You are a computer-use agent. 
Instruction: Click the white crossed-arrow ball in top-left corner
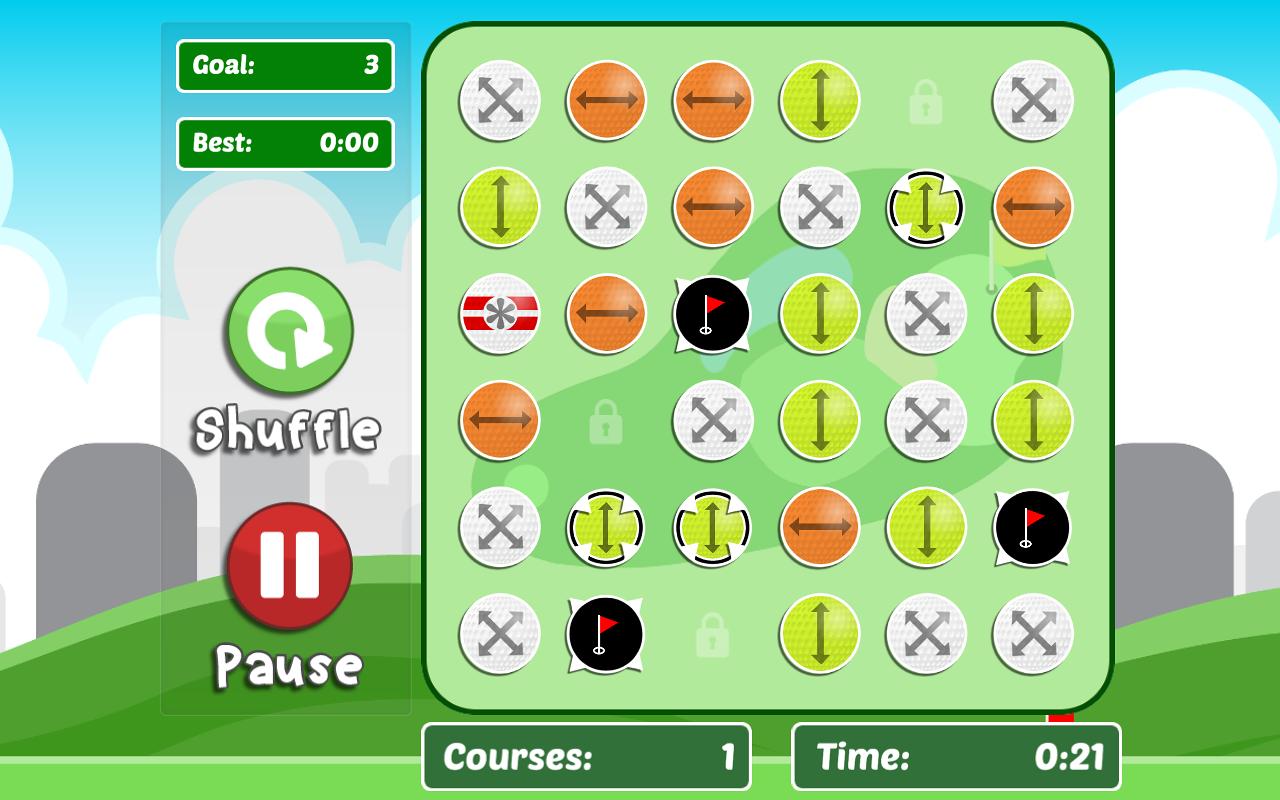point(498,100)
